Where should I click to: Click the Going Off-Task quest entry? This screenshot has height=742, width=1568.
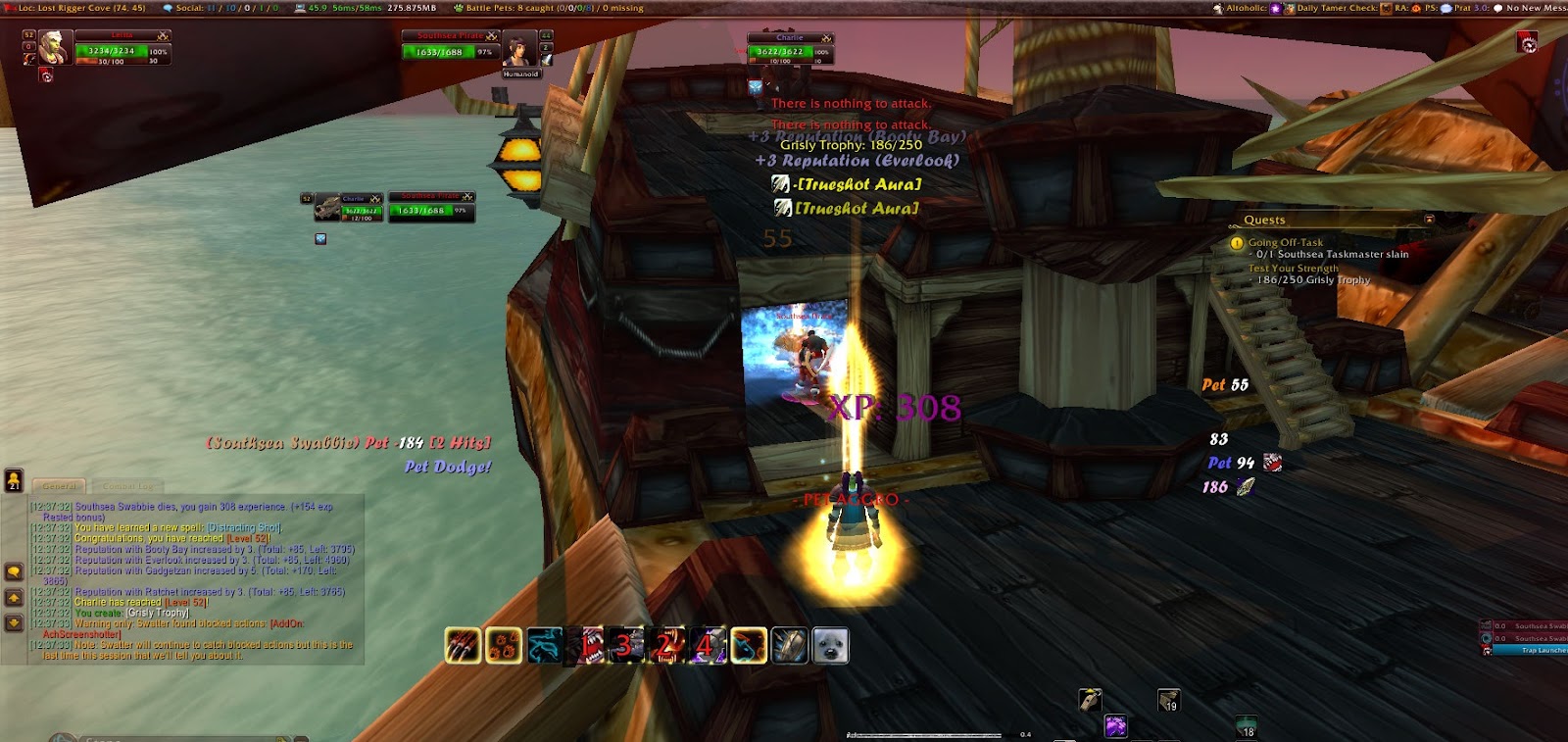tap(1285, 242)
